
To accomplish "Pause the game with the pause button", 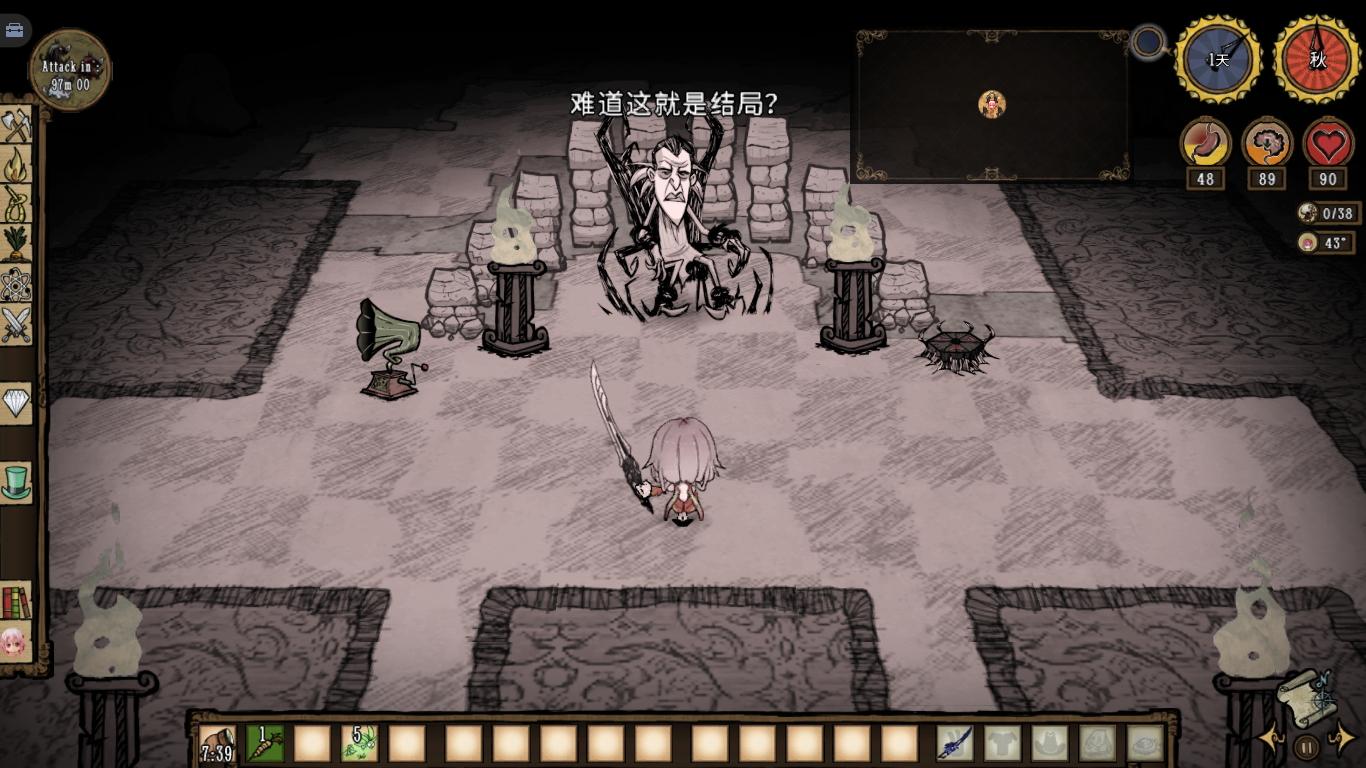I will [x=1306, y=746].
